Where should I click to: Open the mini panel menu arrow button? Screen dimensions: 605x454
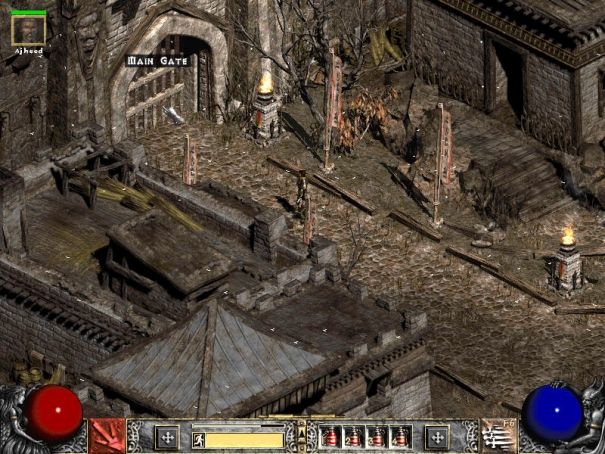[x=301, y=433]
